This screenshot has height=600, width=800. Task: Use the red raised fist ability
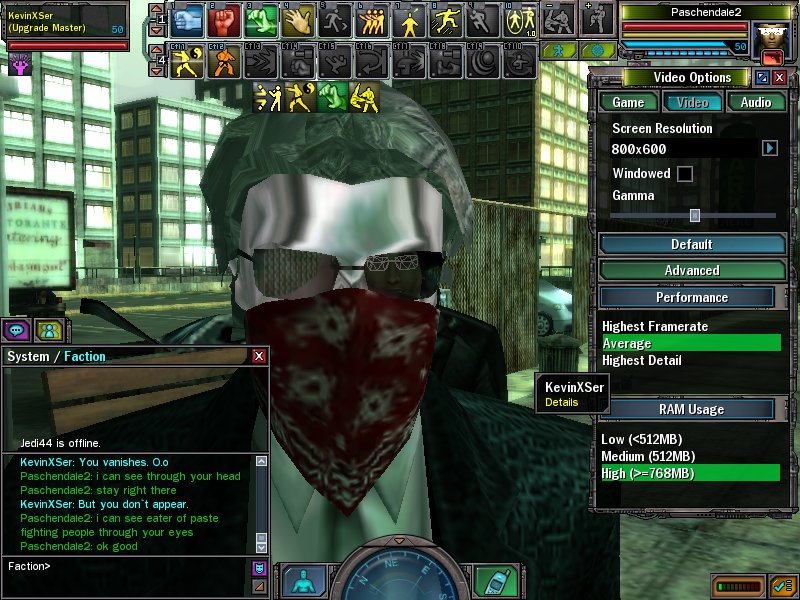[227, 18]
